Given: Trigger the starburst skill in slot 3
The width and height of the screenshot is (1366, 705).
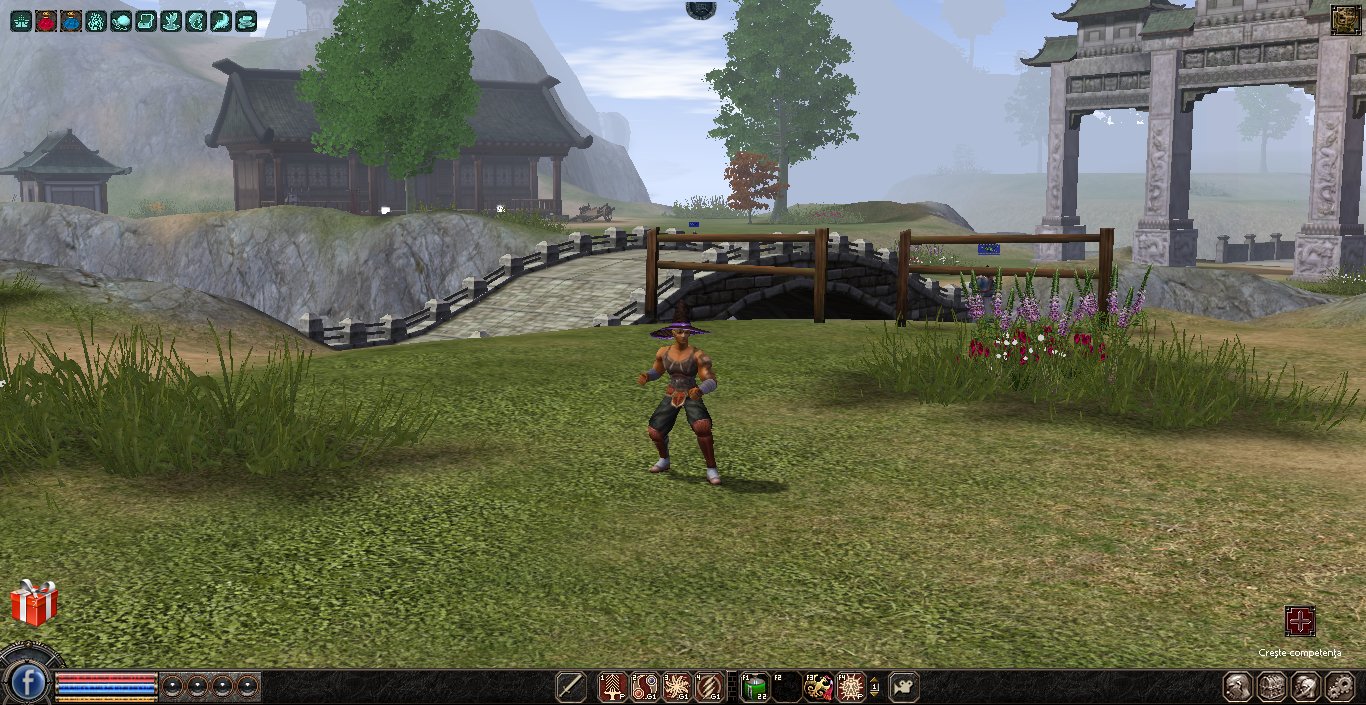Looking at the screenshot, I should pos(677,687).
